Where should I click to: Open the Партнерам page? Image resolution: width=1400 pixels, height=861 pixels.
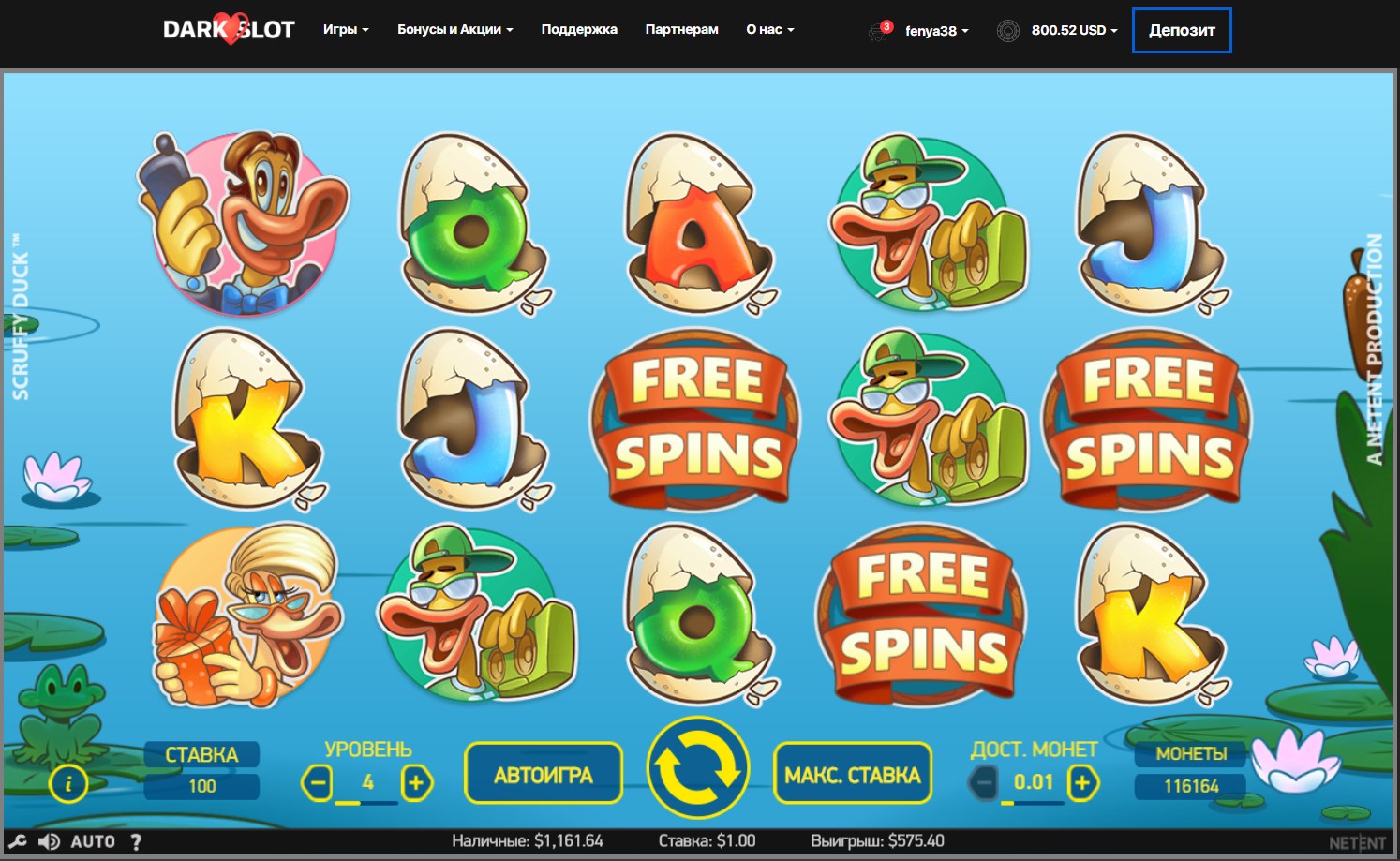point(681,29)
